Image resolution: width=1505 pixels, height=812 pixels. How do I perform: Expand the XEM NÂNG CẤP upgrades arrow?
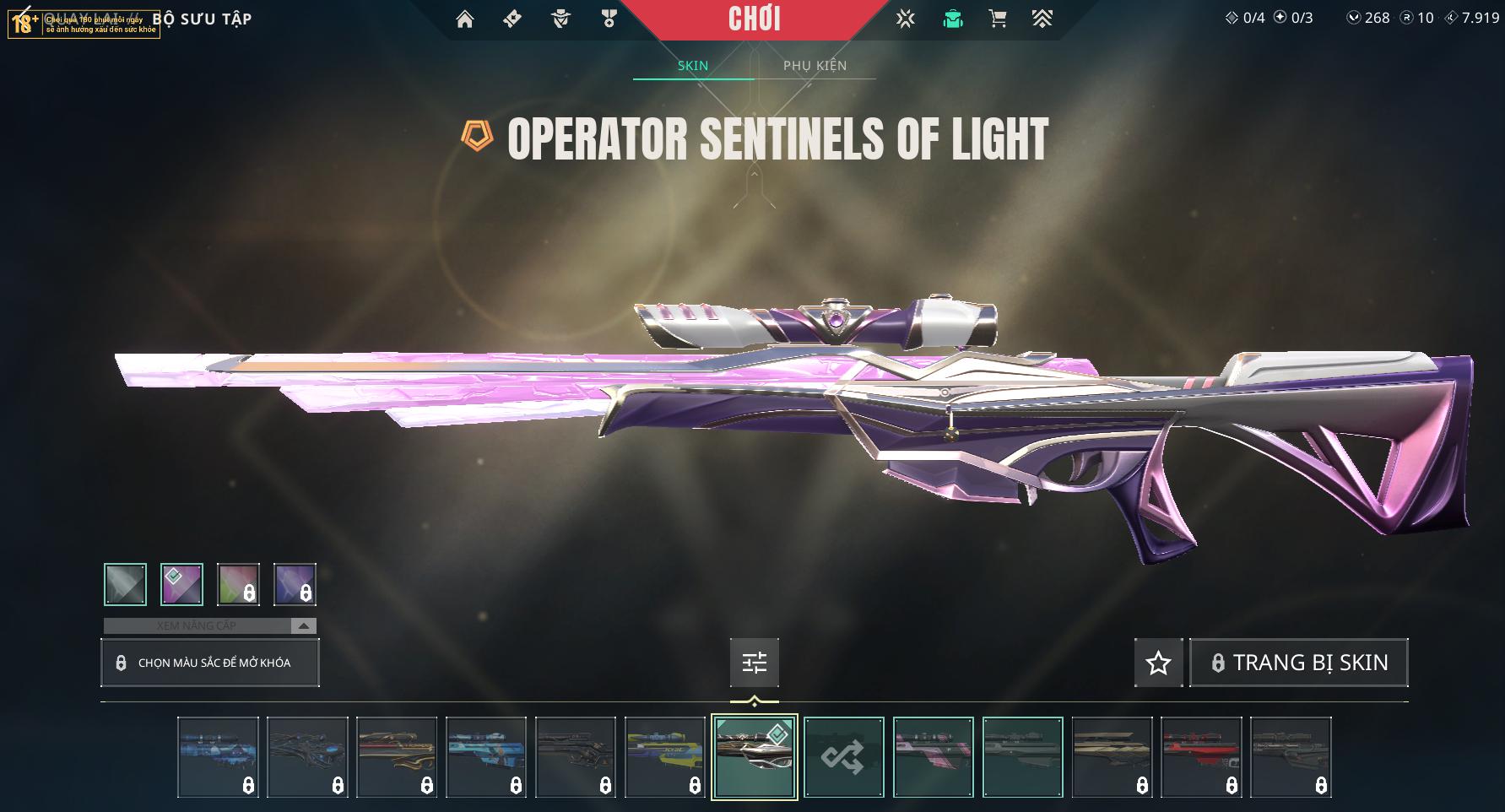pos(304,626)
